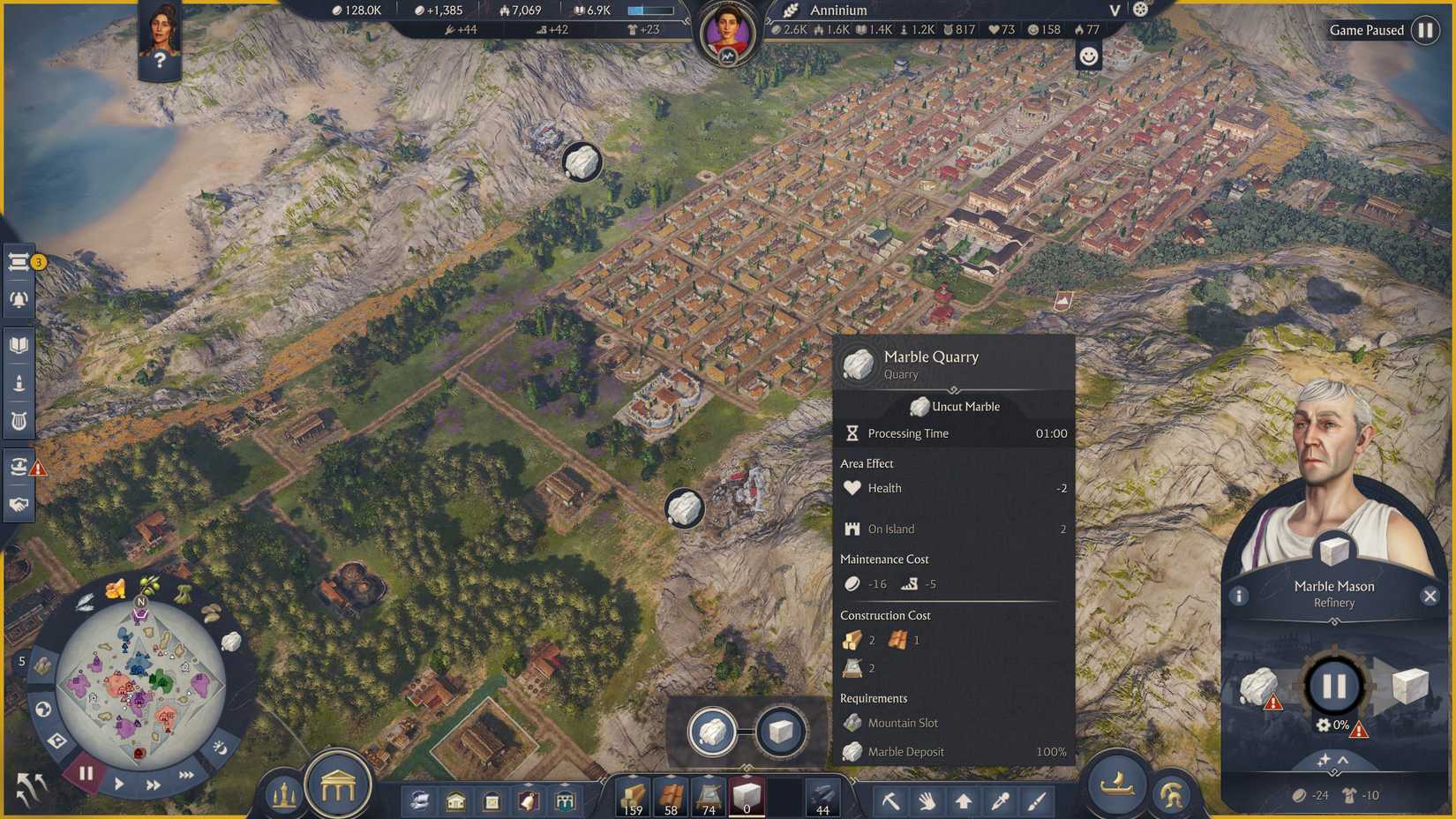Viewport: 1456px width, 819px height.
Task: Open the city dropdown next to Anninium
Action: (1114, 11)
